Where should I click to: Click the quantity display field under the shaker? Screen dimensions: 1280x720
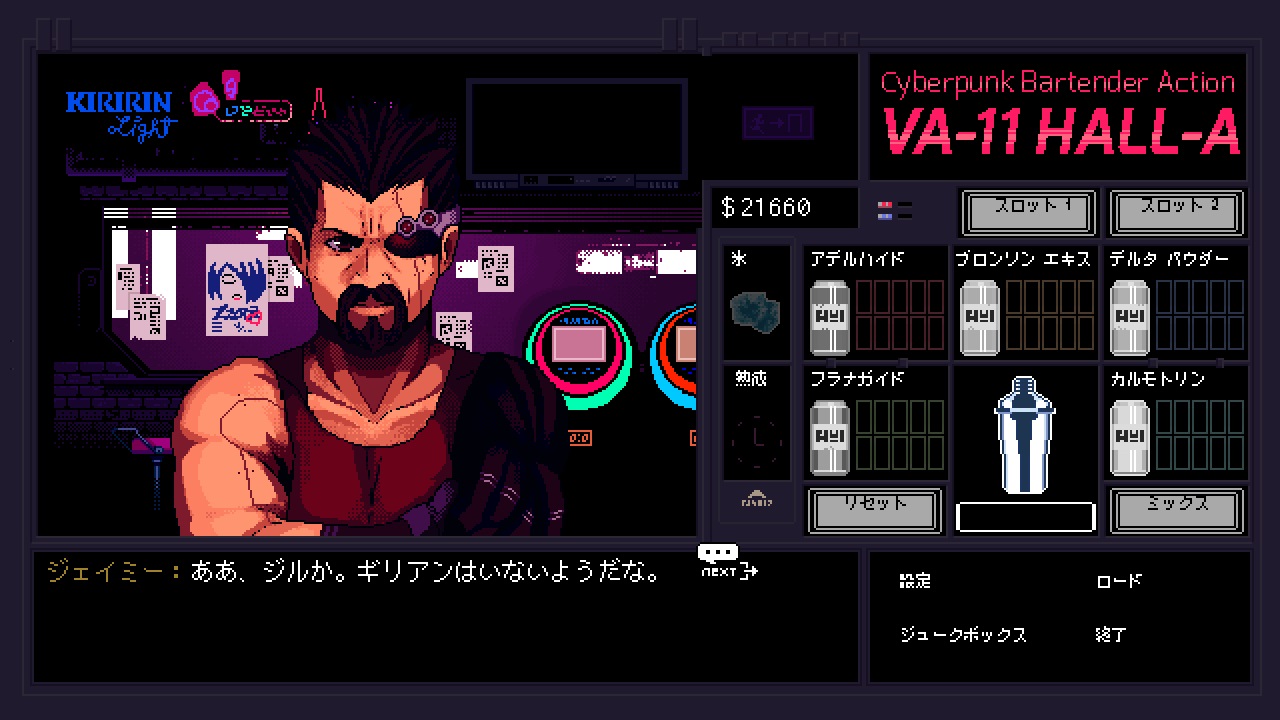1024,516
